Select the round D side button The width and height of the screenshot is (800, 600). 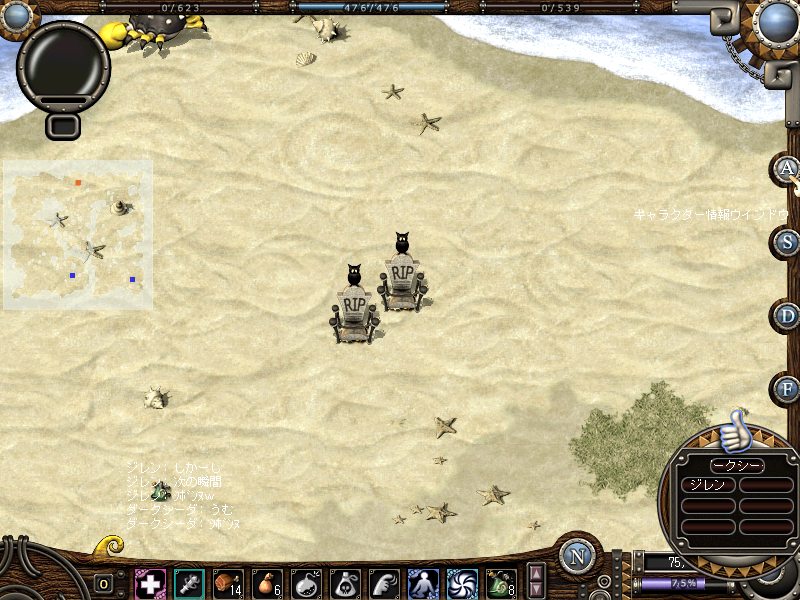point(787,316)
